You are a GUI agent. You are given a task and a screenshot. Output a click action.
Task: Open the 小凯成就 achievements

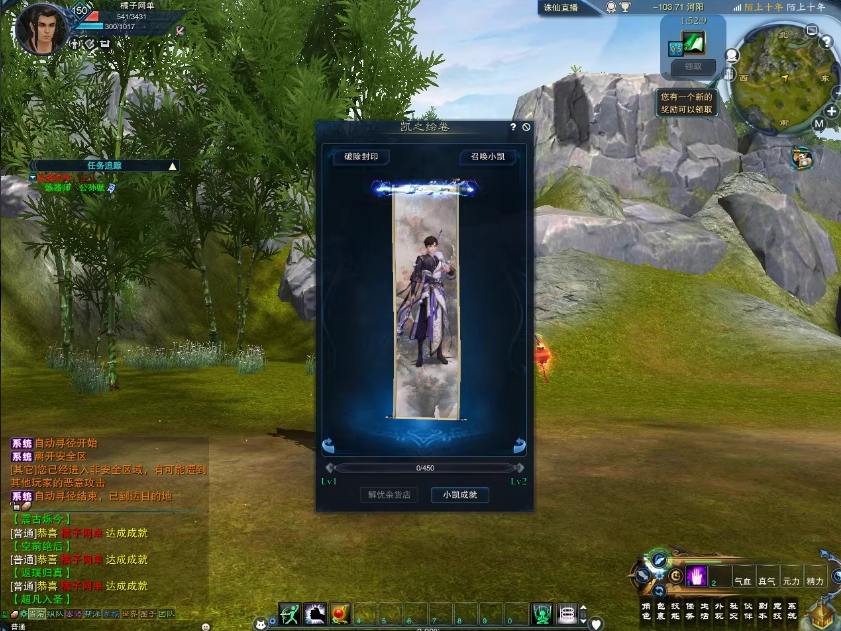(x=460, y=495)
